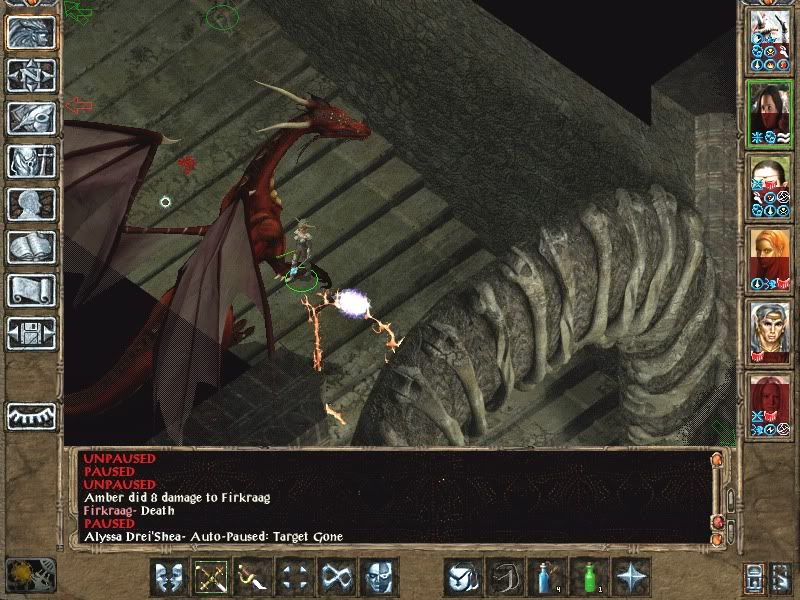The width and height of the screenshot is (800, 600).
Task: Select the orange-haired woman portrait
Action: [770, 259]
